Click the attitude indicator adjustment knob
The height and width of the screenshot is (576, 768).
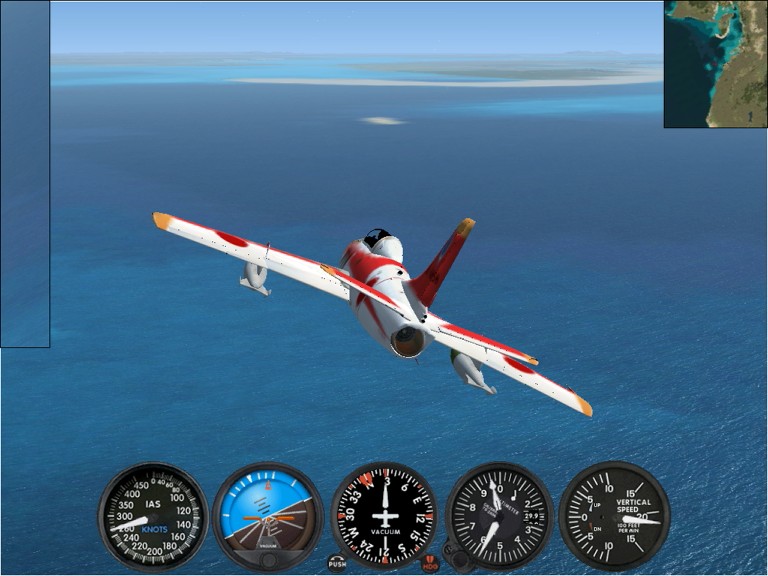(268, 559)
